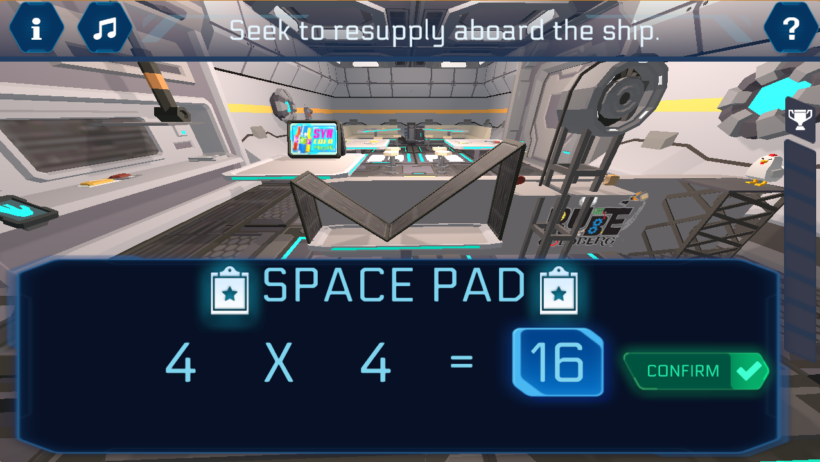This screenshot has height=462, width=820.
Task: Open the trophy achievements tab
Action: (x=800, y=120)
